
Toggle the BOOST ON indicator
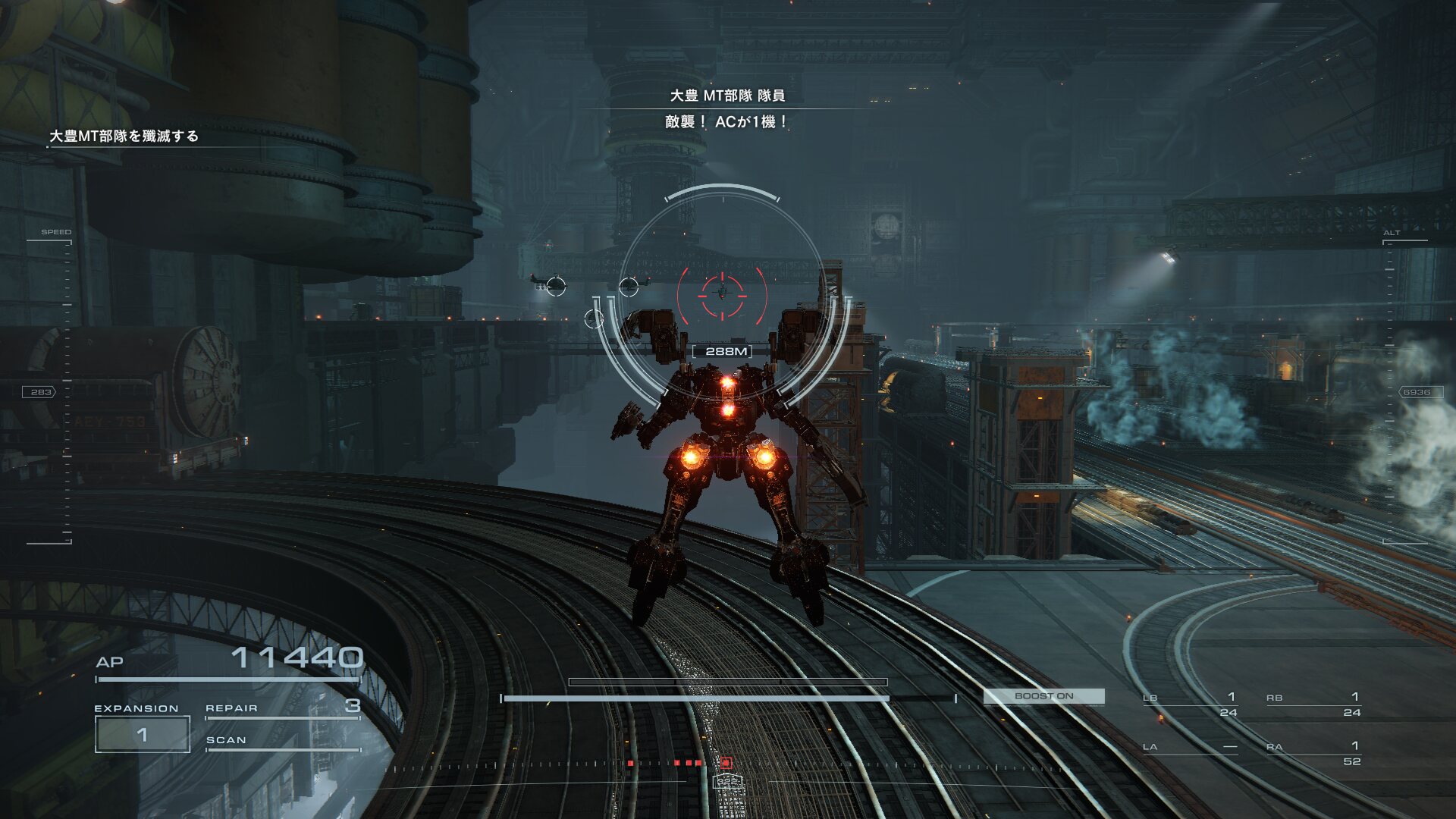coord(1043,696)
